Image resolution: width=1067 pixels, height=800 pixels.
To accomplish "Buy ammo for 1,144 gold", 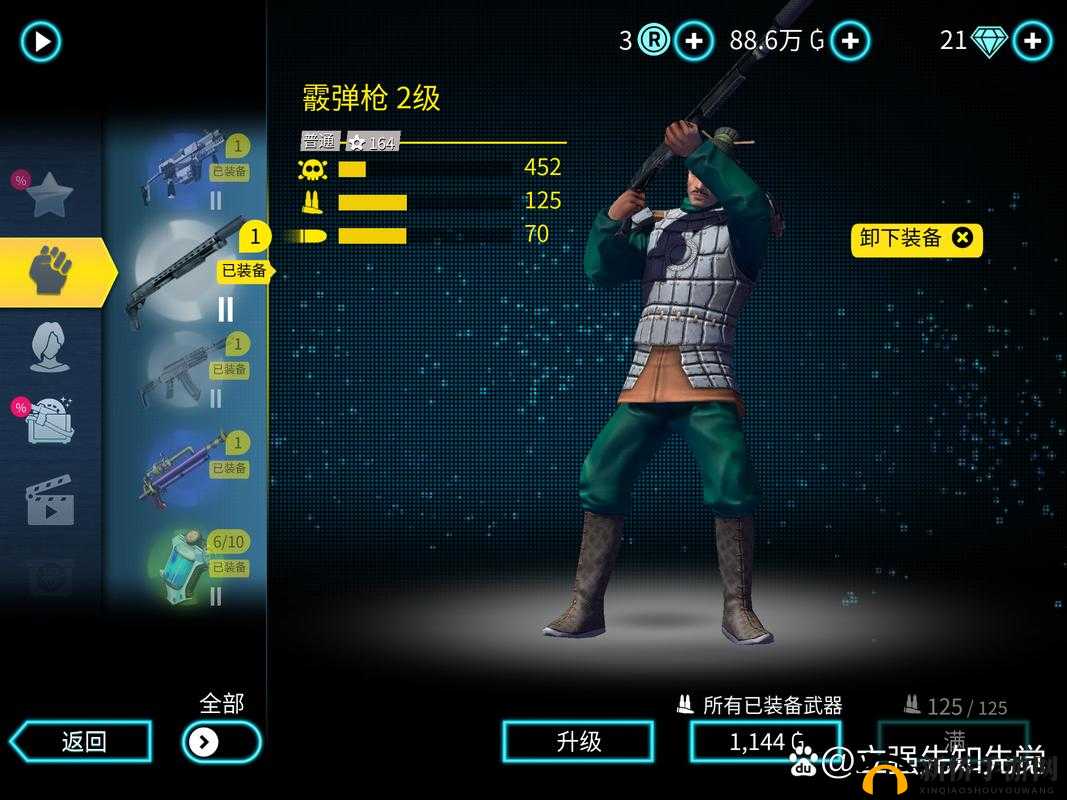I will [765, 741].
